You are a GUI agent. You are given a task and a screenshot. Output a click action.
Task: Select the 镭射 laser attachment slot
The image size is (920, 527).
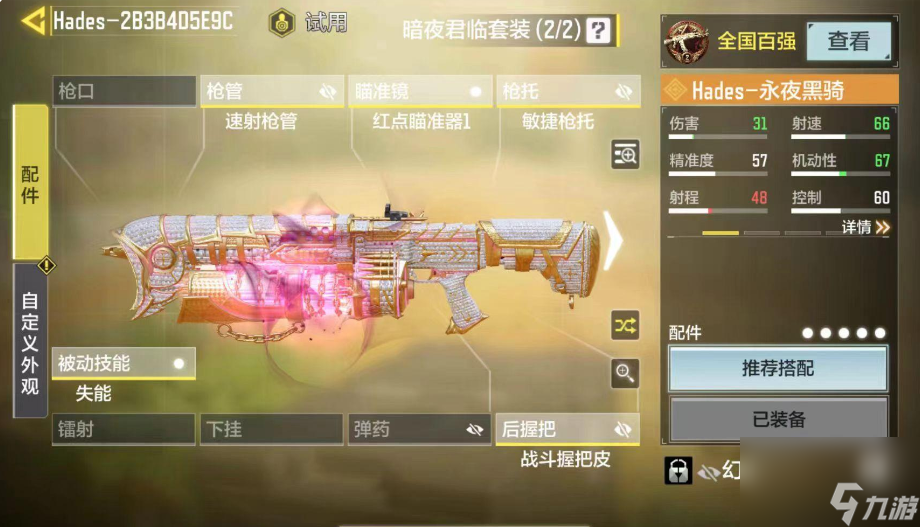click(x=124, y=429)
